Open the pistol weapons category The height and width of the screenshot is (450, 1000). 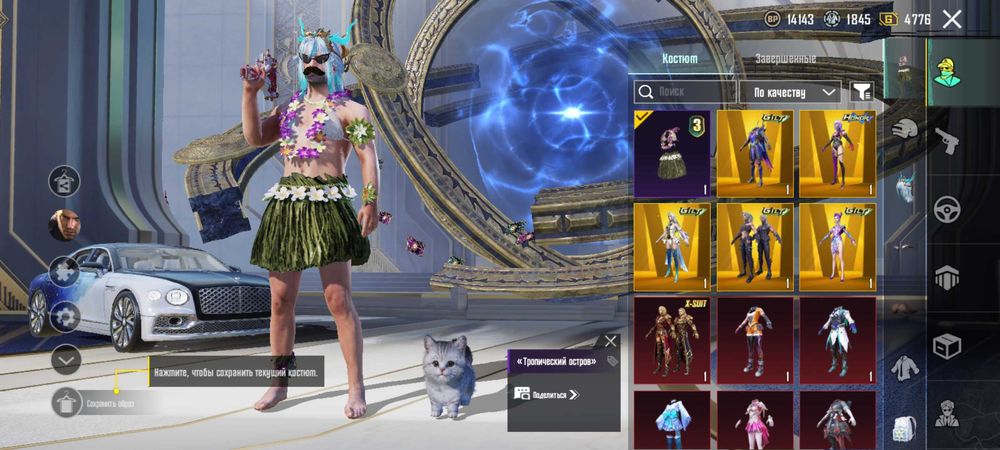947,140
